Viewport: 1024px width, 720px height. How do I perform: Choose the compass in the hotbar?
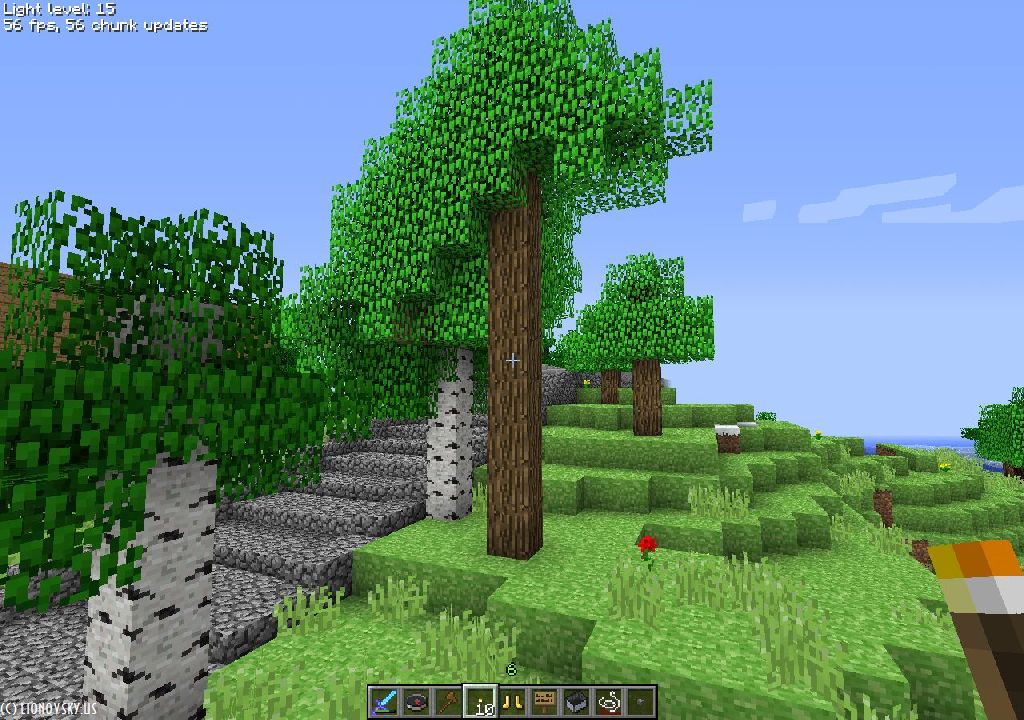pyautogui.click(x=416, y=702)
